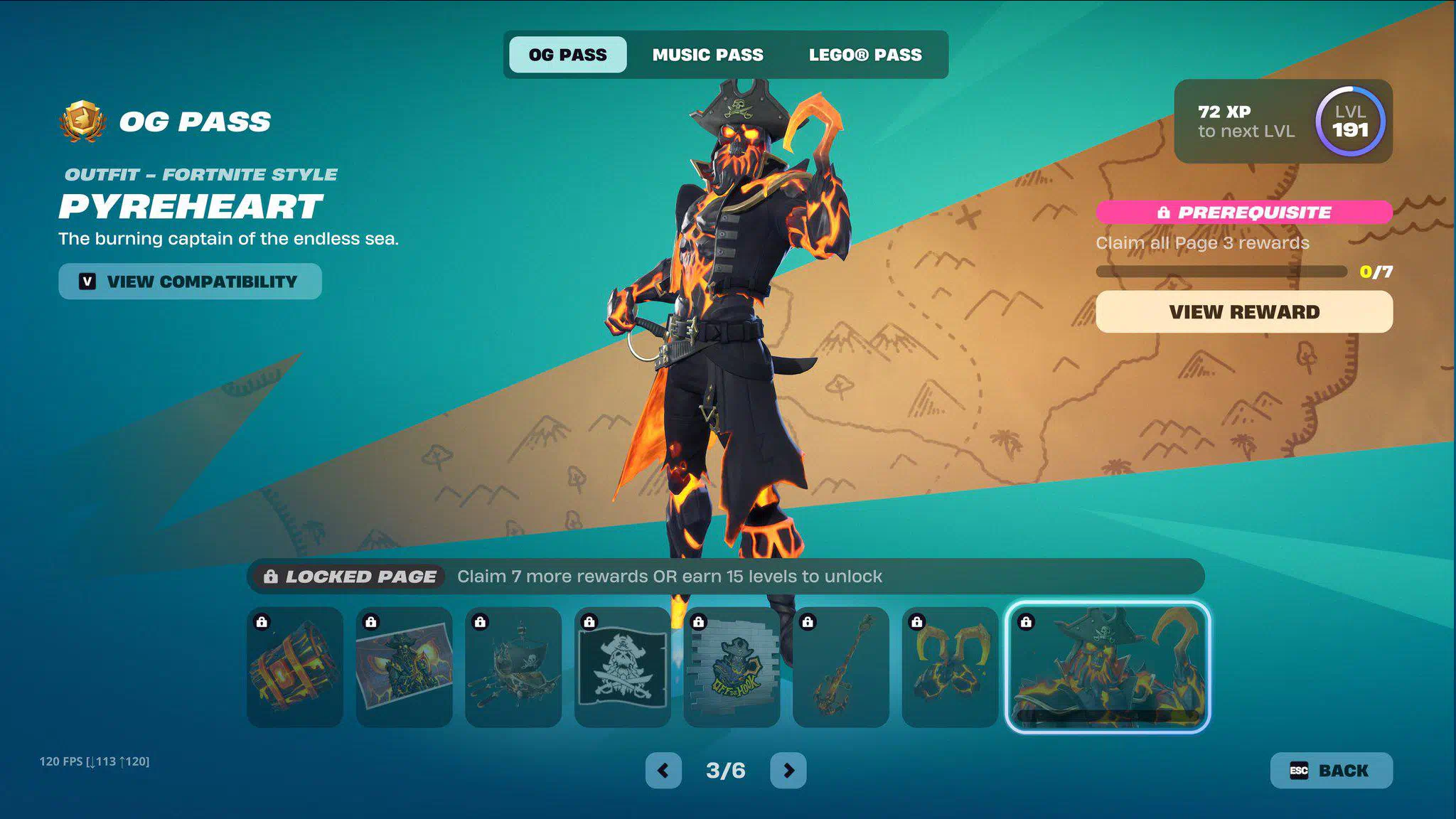Click the View Compatibility button
Image resolution: width=1456 pixels, height=819 pixels.
[x=190, y=282]
